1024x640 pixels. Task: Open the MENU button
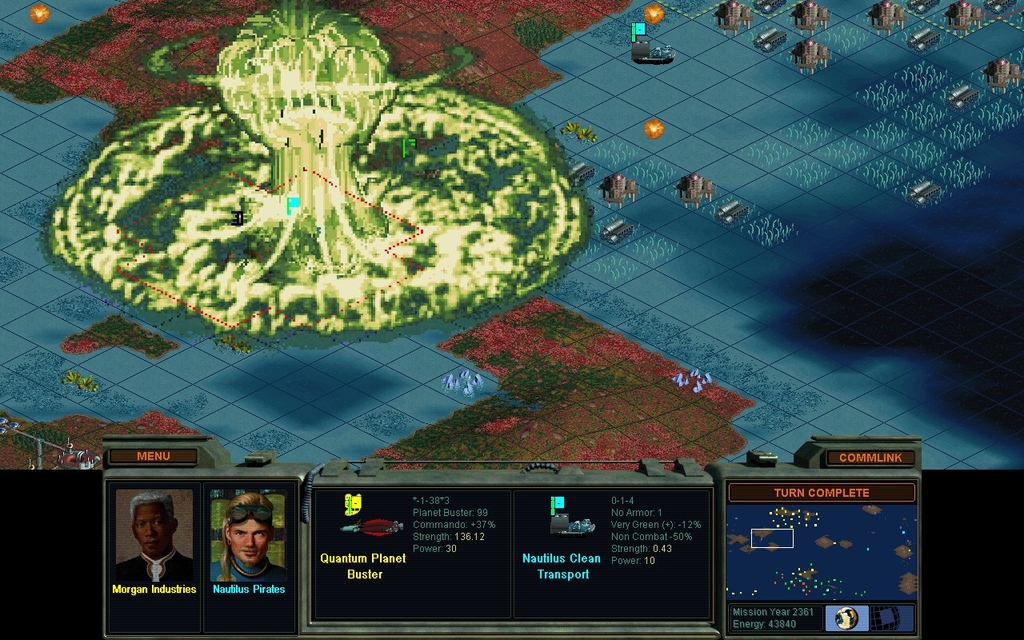[153, 456]
